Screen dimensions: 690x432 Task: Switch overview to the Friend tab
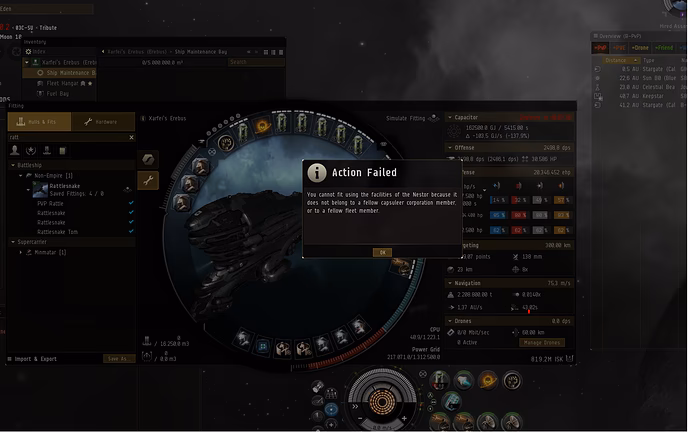(x=662, y=47)
